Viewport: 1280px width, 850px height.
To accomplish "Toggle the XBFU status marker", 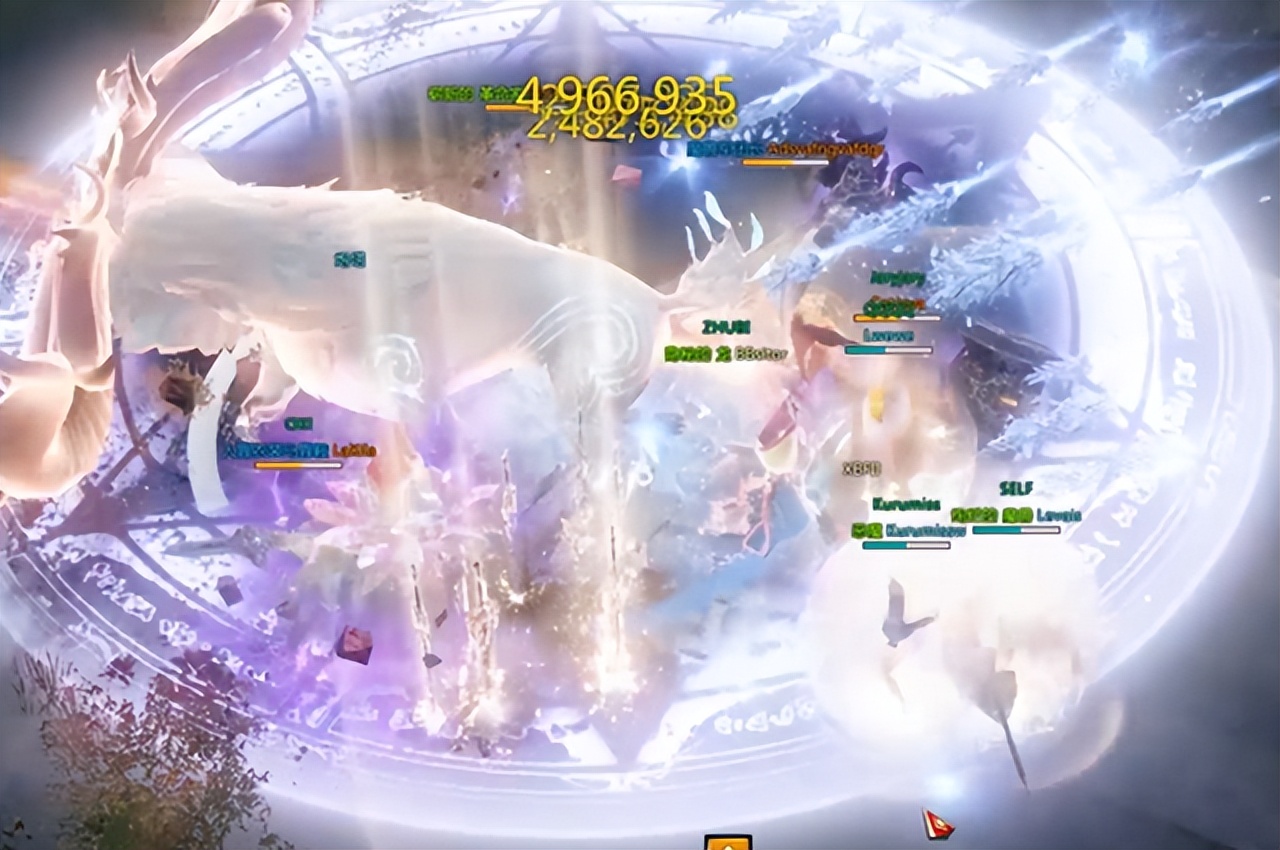I will (x=861, y=467).
